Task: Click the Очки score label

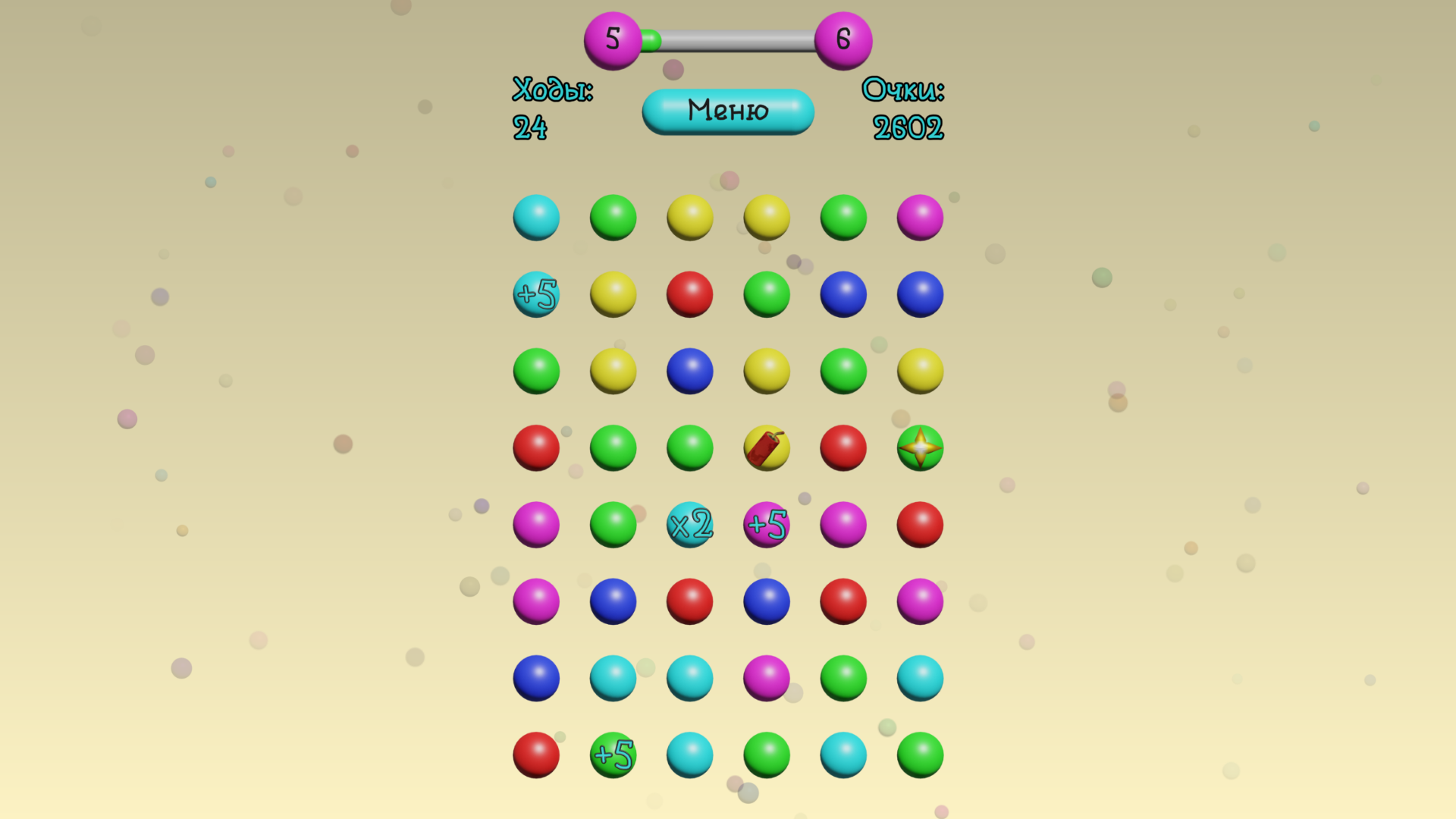Action: click(906, 91)
